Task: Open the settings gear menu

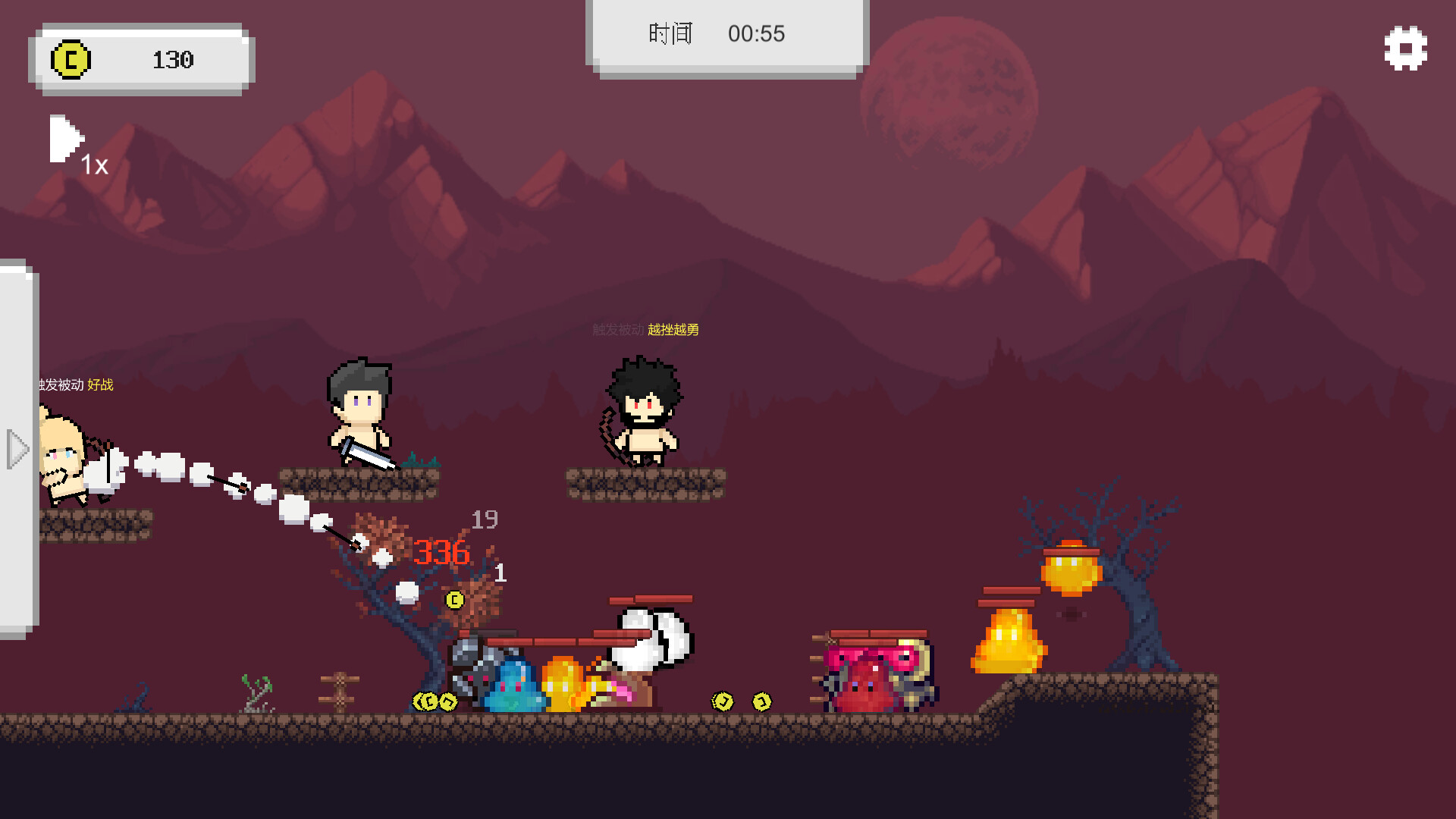Action: (1404, 50)
